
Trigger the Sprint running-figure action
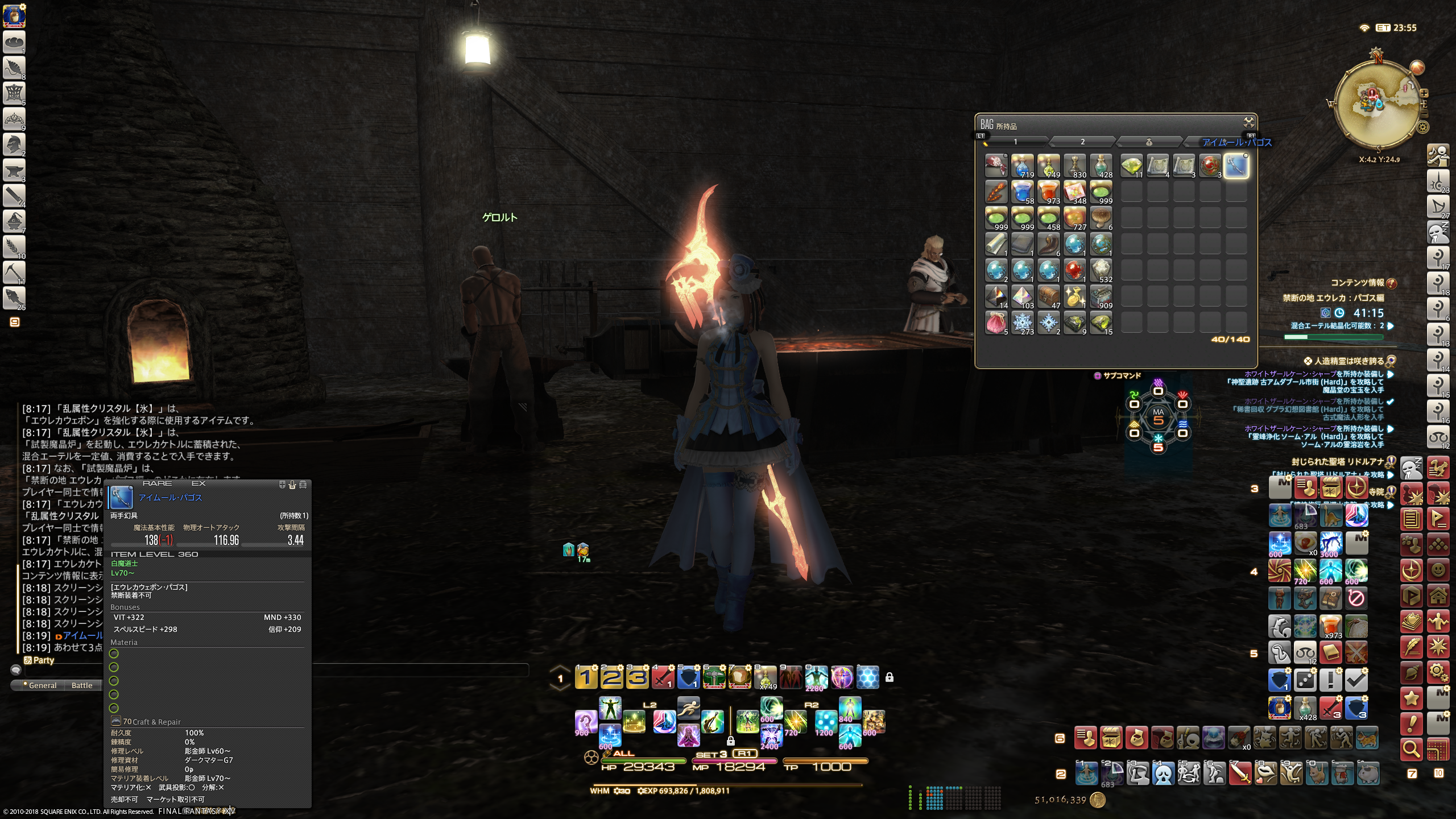click(688, 708)
